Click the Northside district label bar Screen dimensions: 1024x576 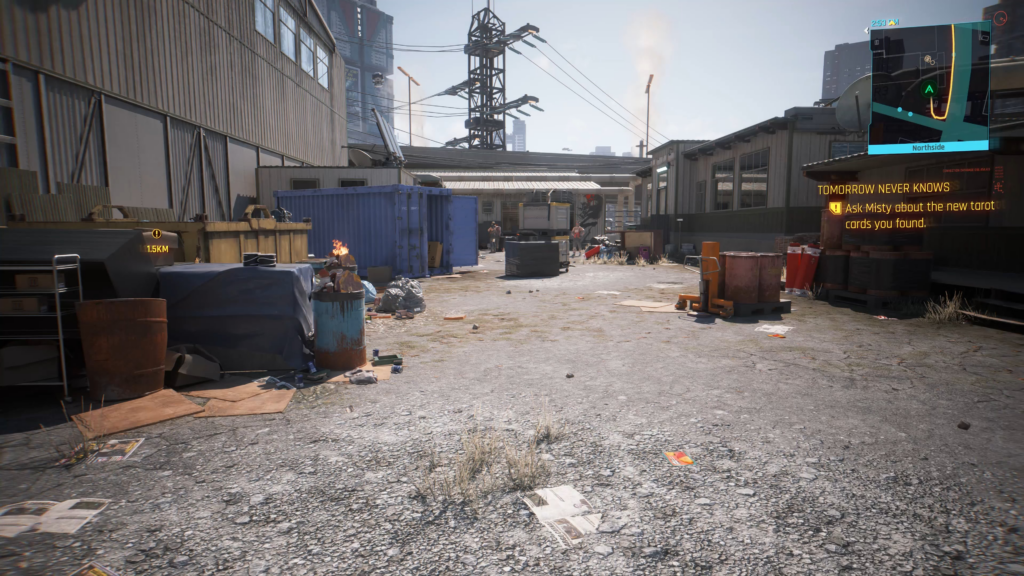[929, 148]
